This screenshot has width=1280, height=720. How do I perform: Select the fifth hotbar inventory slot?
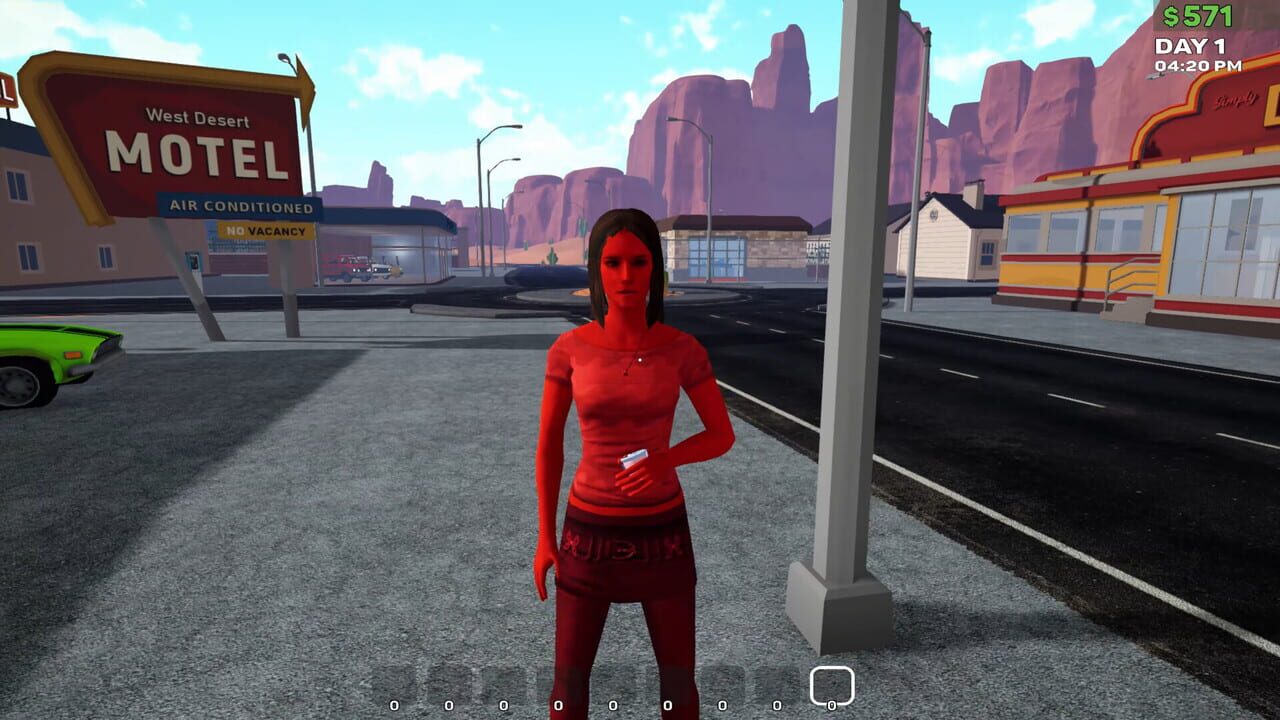(612, 683)
